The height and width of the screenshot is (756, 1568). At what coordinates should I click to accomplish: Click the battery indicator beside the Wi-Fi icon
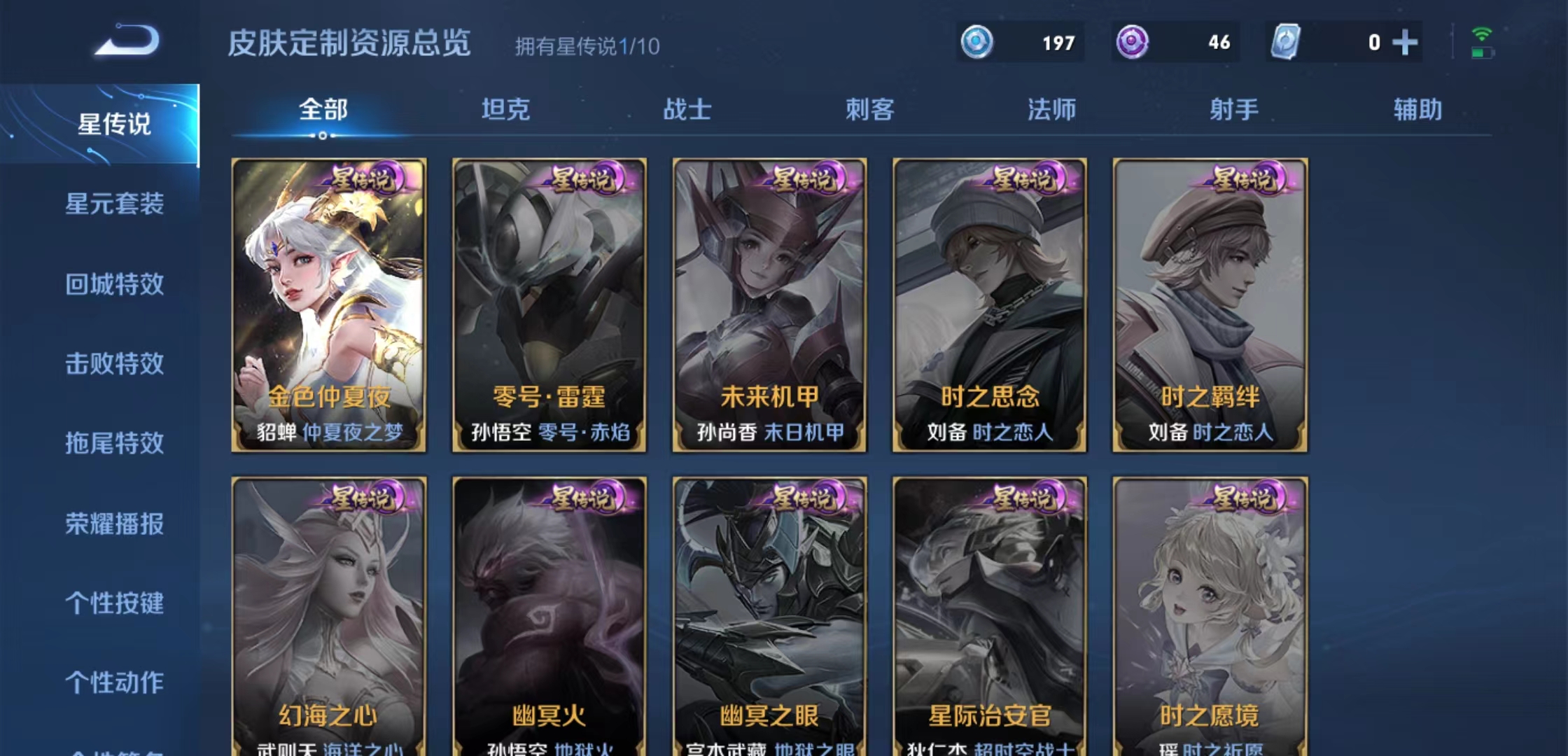1483,54
